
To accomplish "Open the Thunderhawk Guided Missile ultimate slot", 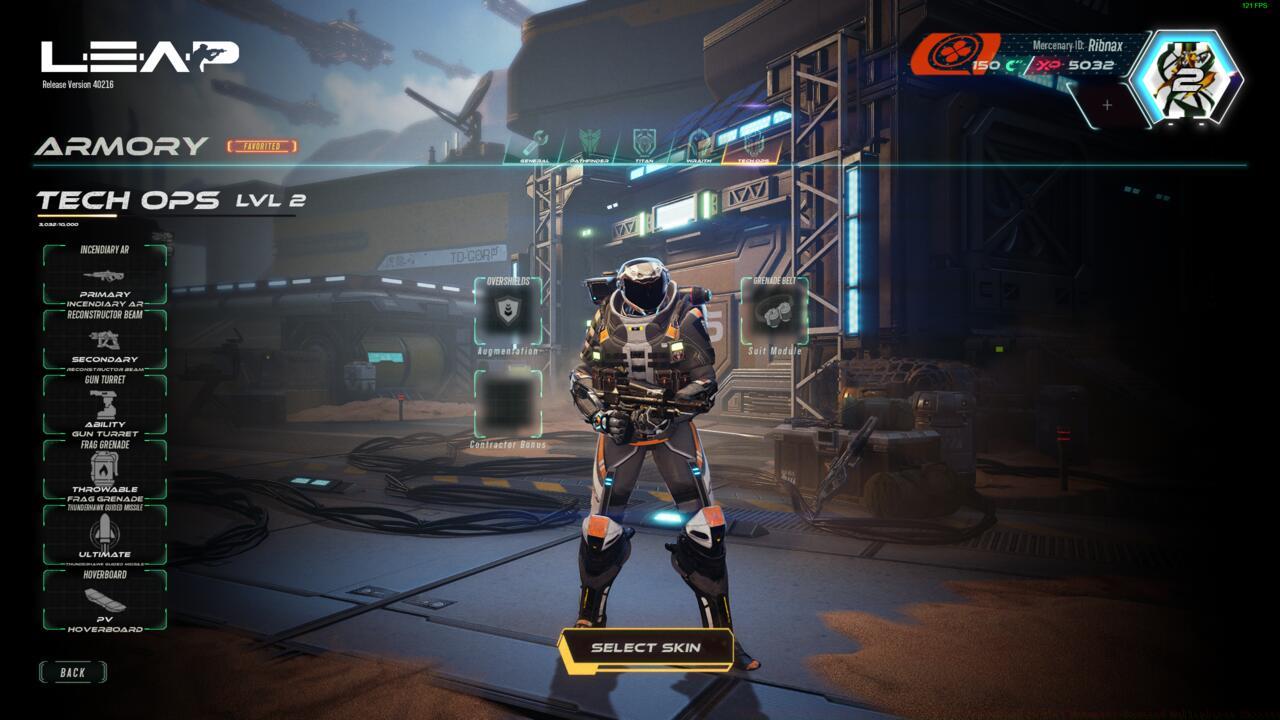I will coord(103,530).
